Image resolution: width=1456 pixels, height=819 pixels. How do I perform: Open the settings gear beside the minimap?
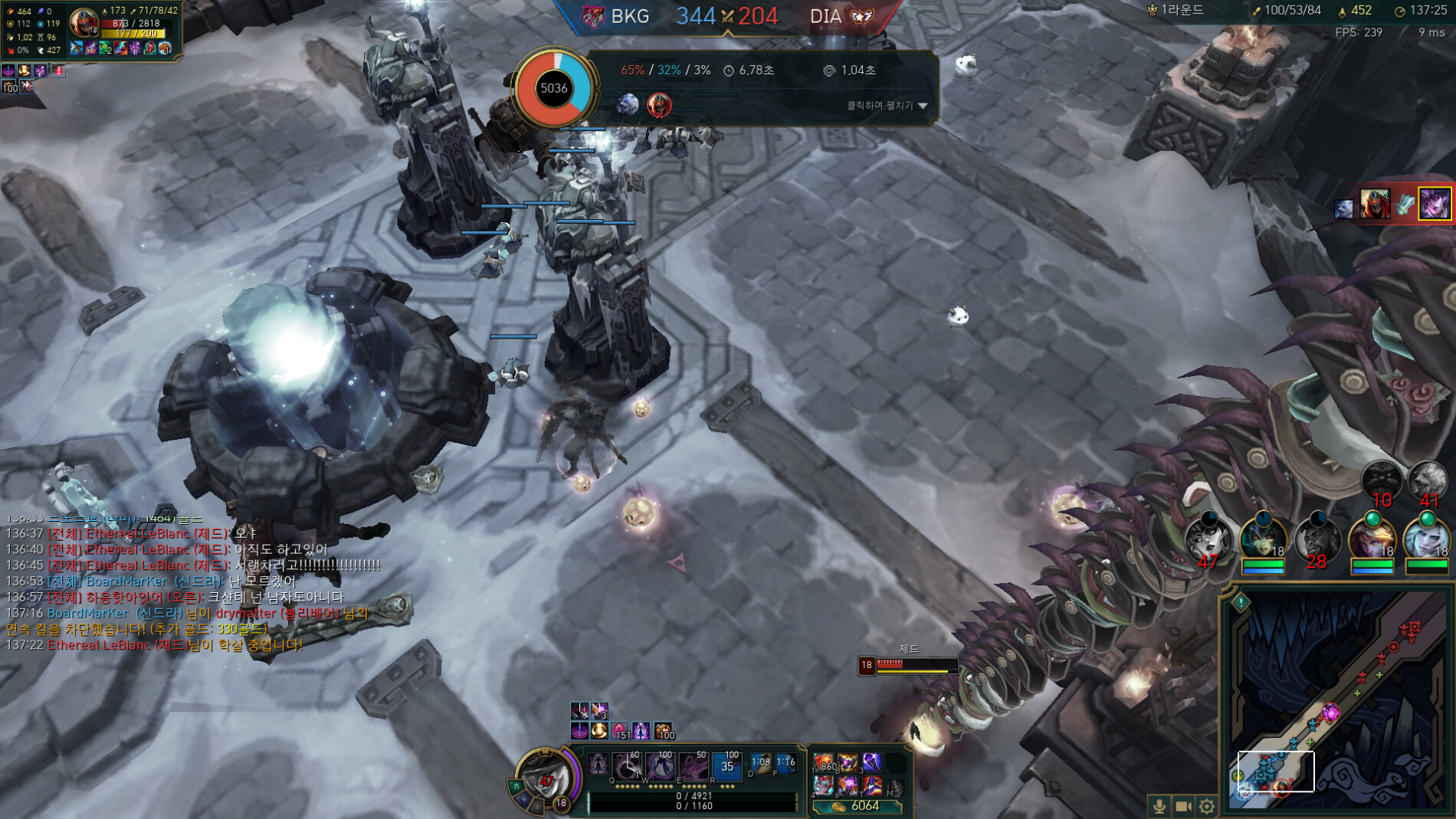(1207, 805)
